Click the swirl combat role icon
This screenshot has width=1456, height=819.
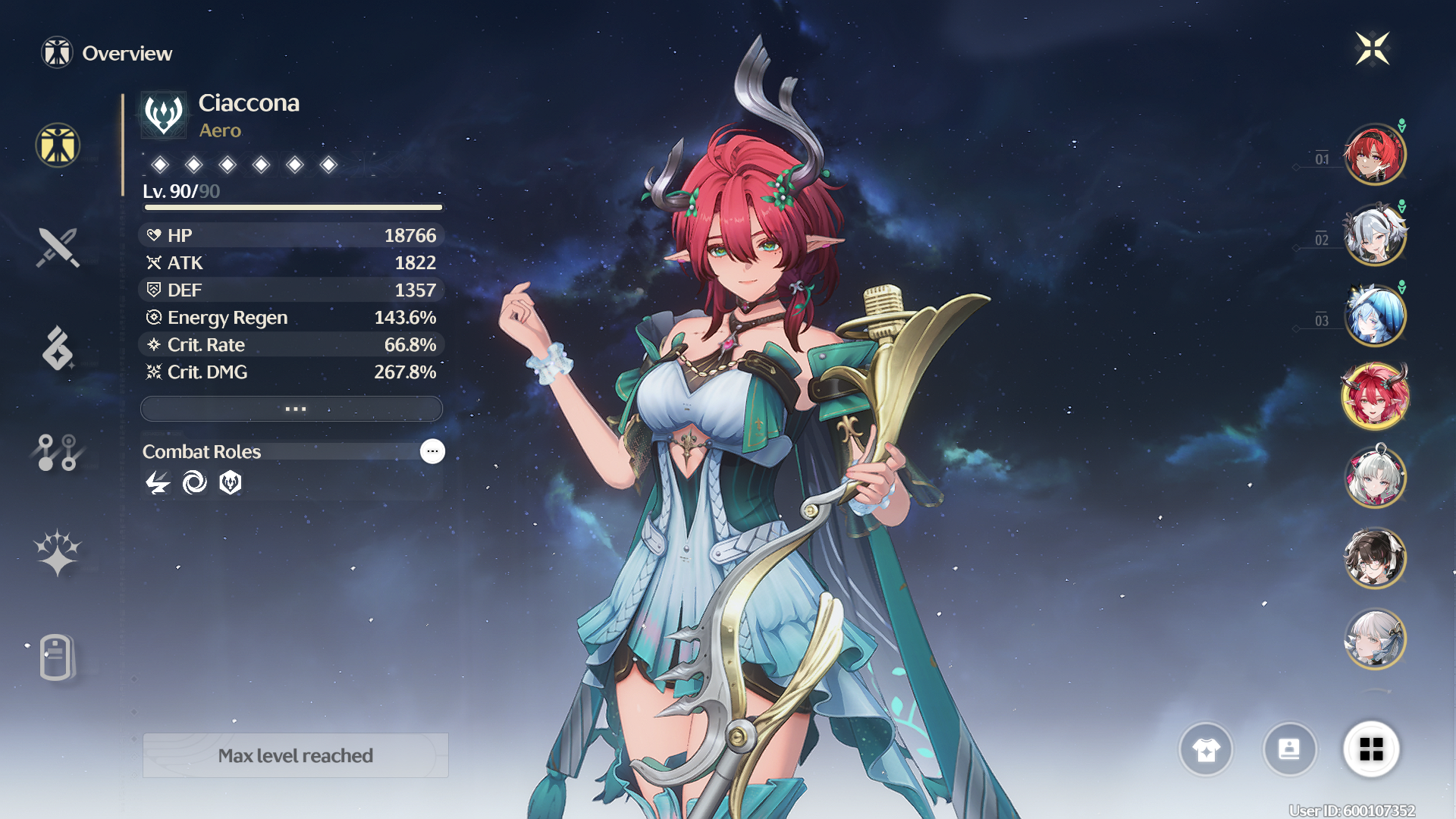tap(194, 482)
